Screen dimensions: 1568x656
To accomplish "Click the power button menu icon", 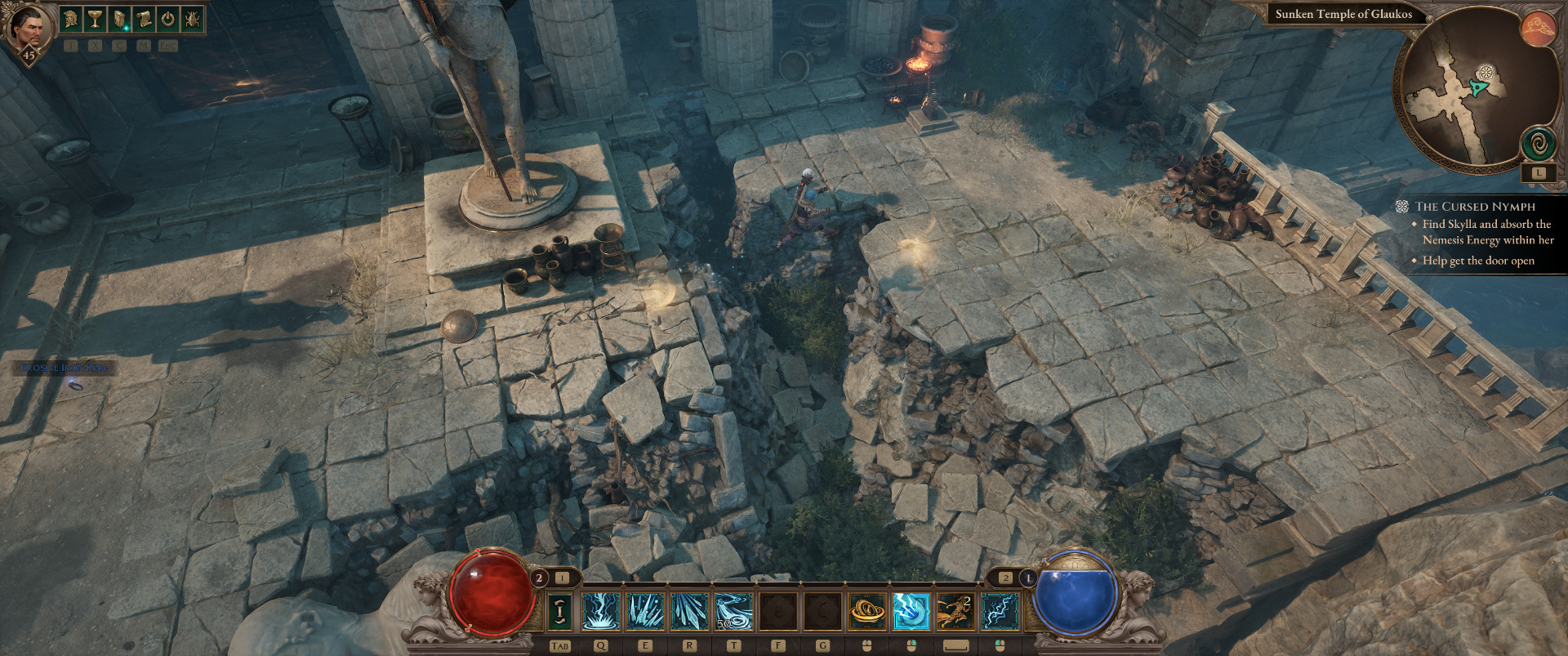I will coord(167,19).
